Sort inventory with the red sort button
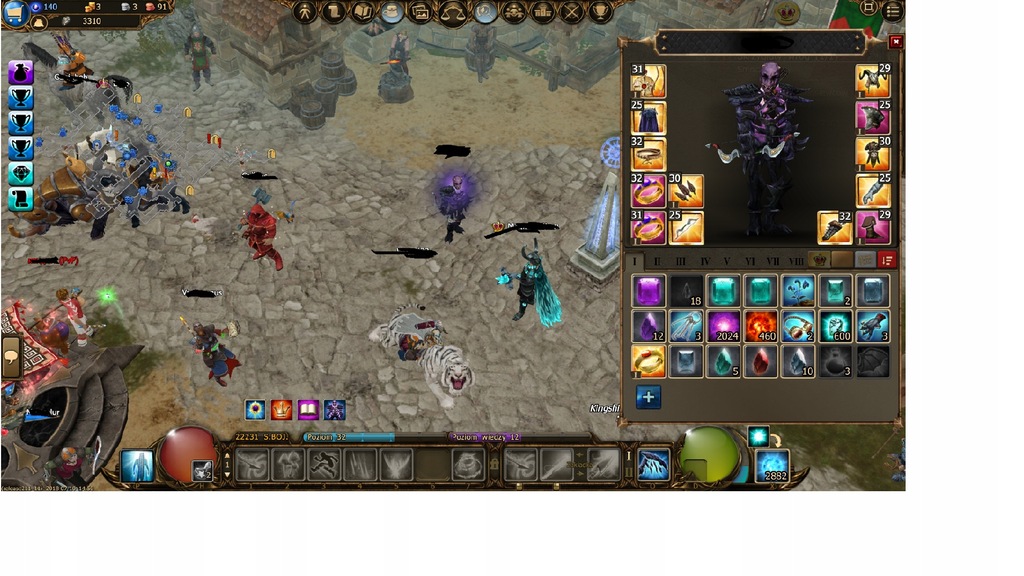1024x576 pixels. (886, 260)
